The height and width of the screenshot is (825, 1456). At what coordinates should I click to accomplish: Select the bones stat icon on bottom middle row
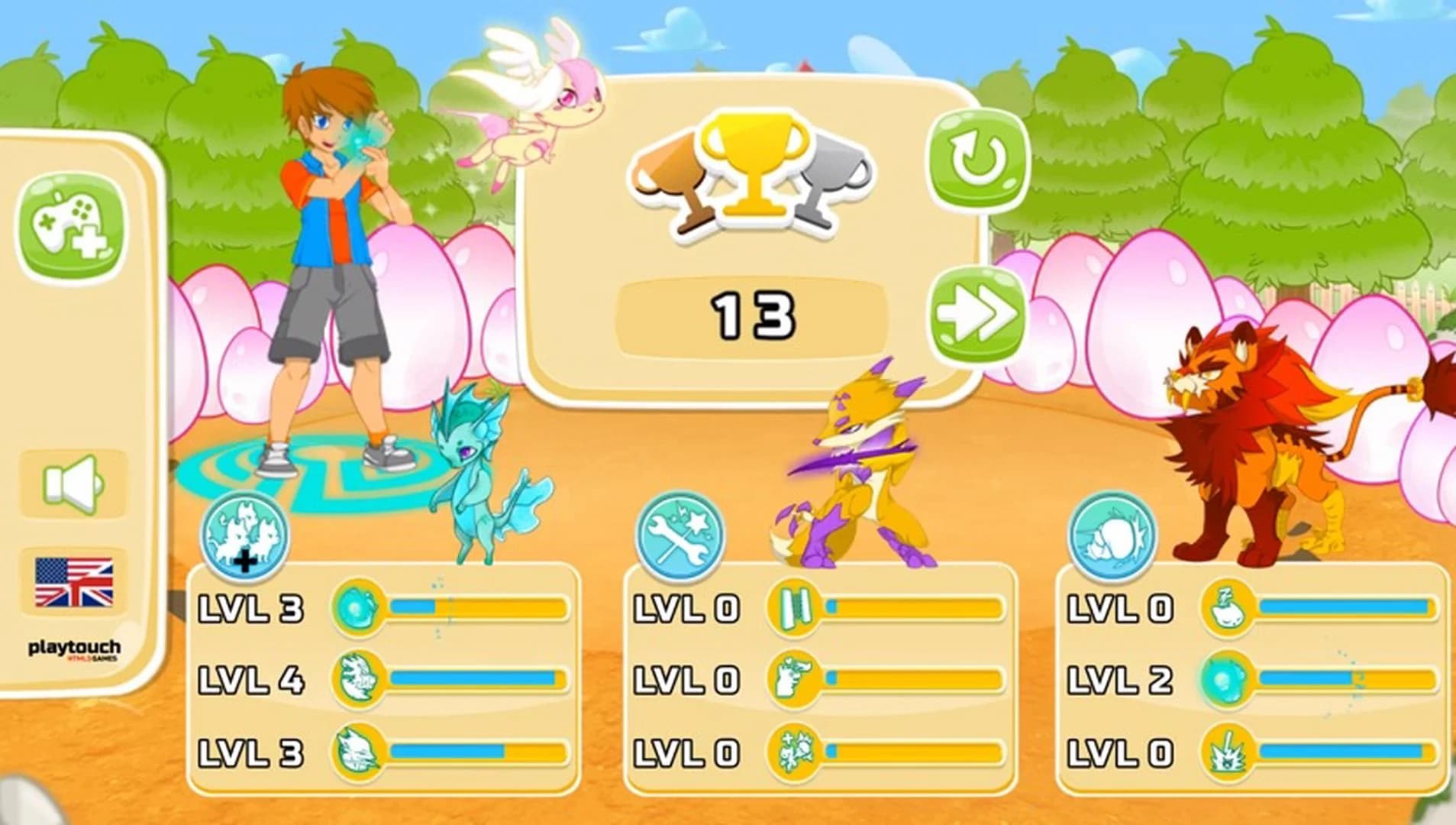[794, 752]
